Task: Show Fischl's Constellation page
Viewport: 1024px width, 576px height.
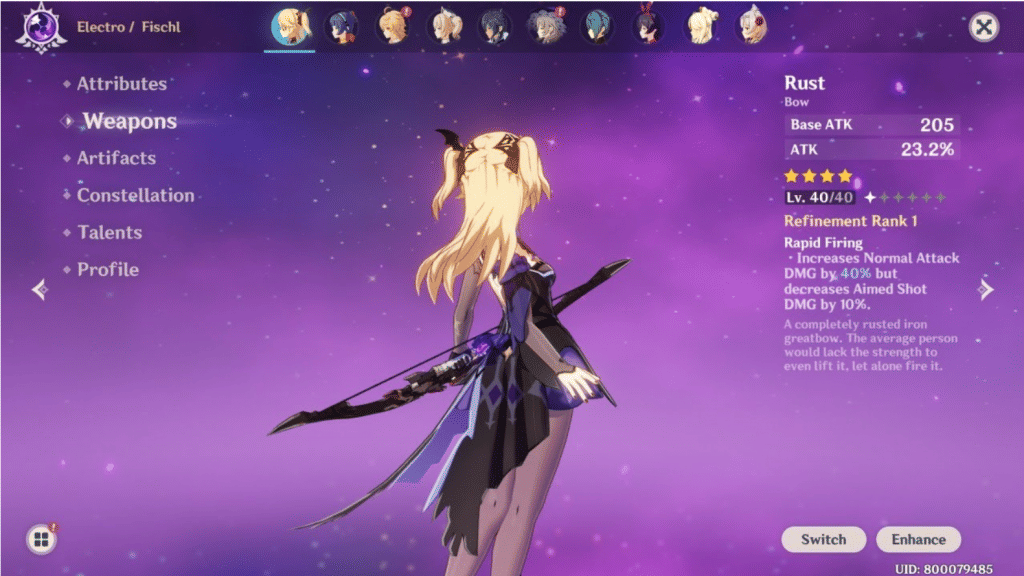Action: tap(135, 195)
